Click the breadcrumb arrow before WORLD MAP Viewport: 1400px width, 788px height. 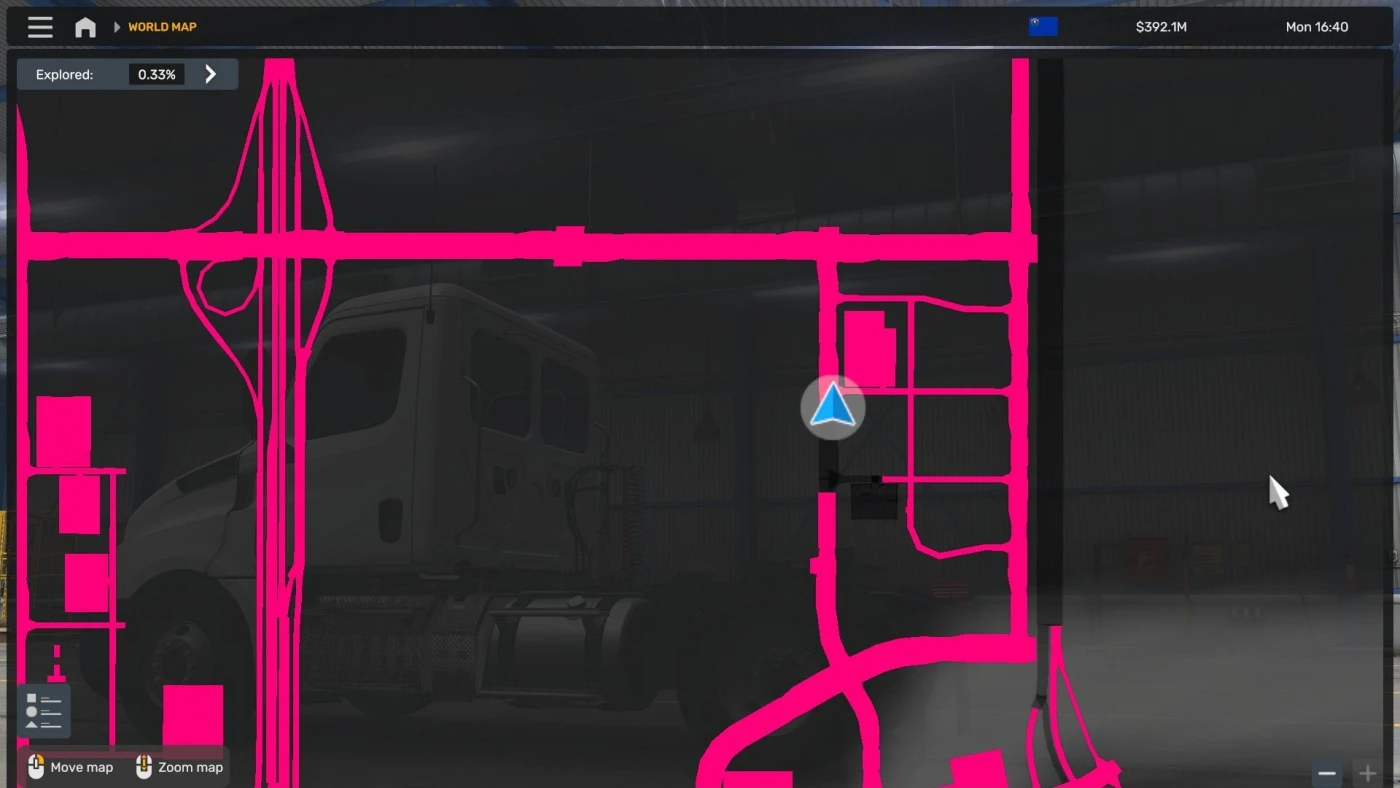point(117,27)
